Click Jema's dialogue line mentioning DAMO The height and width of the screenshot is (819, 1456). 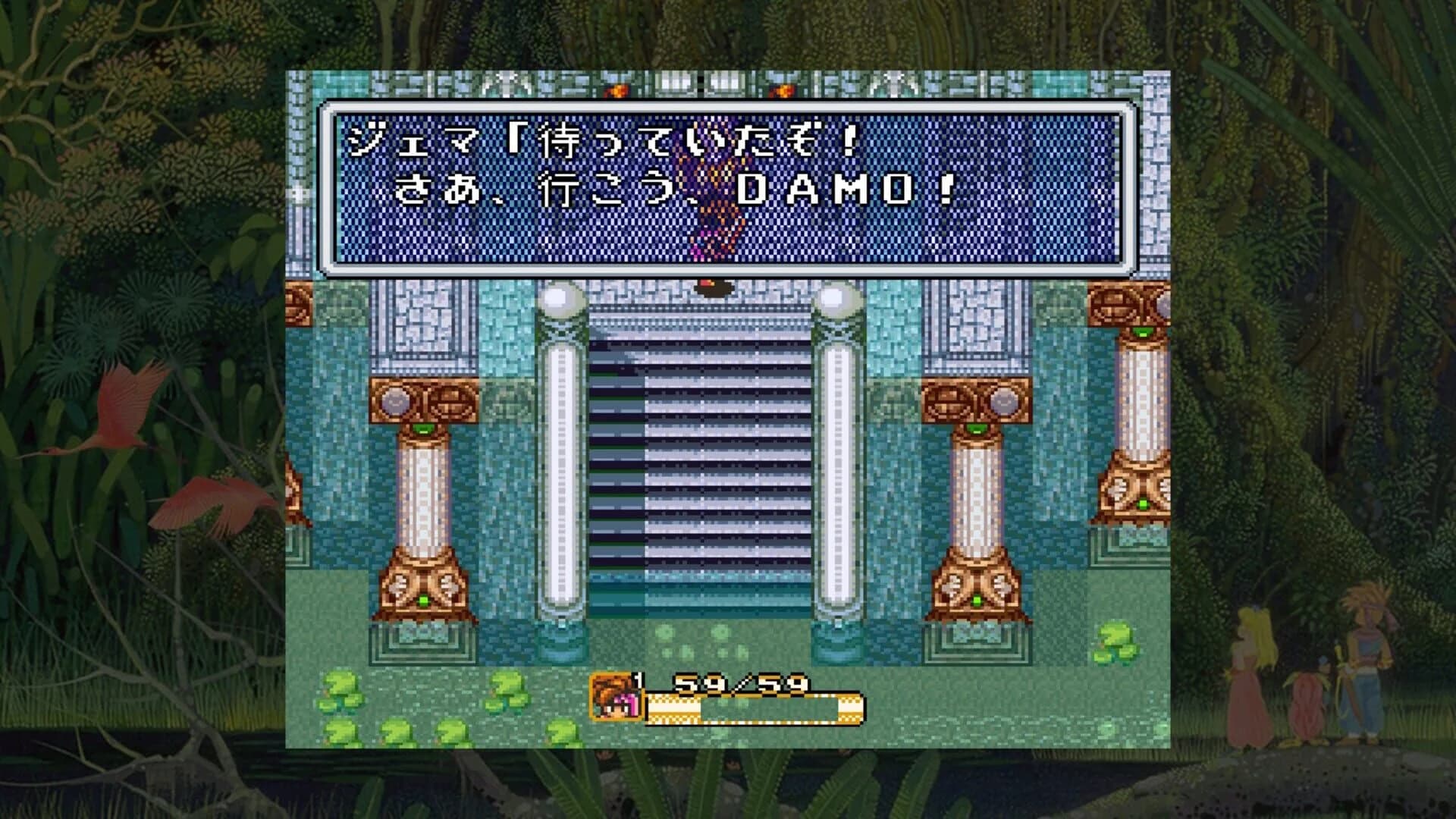click(x=667, y=190)
